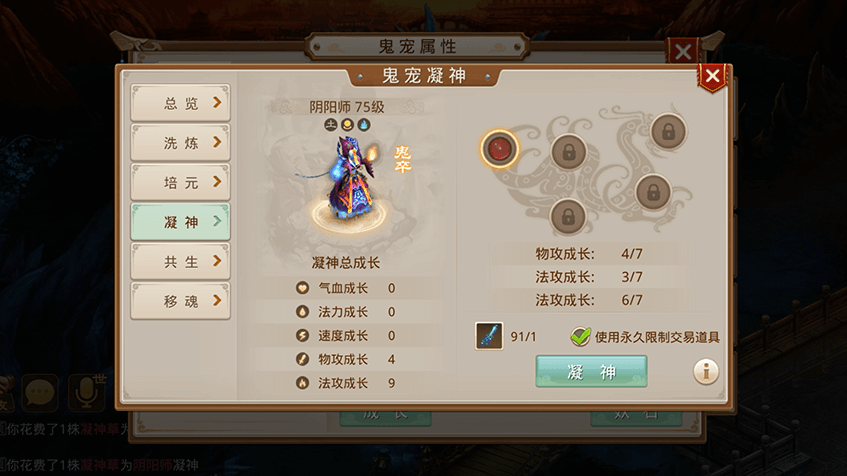Open the info help button

(x=707, y=372)
